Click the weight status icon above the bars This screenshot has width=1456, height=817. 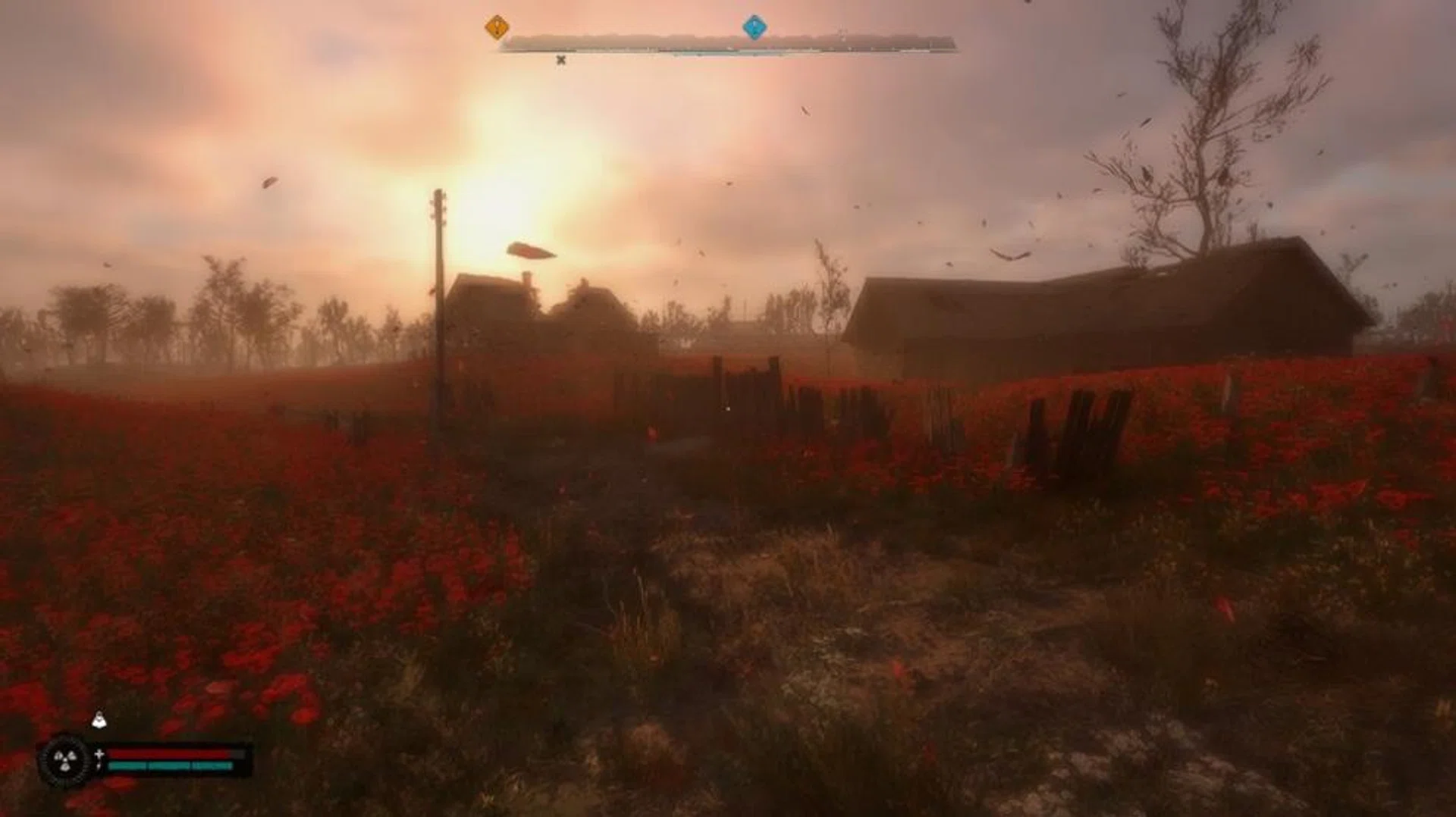click(99, 720)
